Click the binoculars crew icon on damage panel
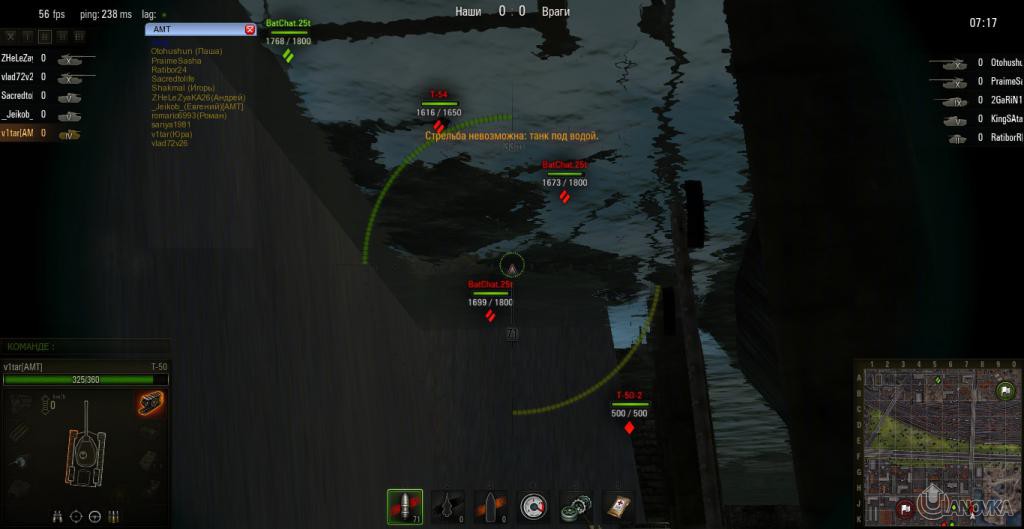Viewport: 1024px width, 529px height. pyautogui.click(x=57, y=516)
